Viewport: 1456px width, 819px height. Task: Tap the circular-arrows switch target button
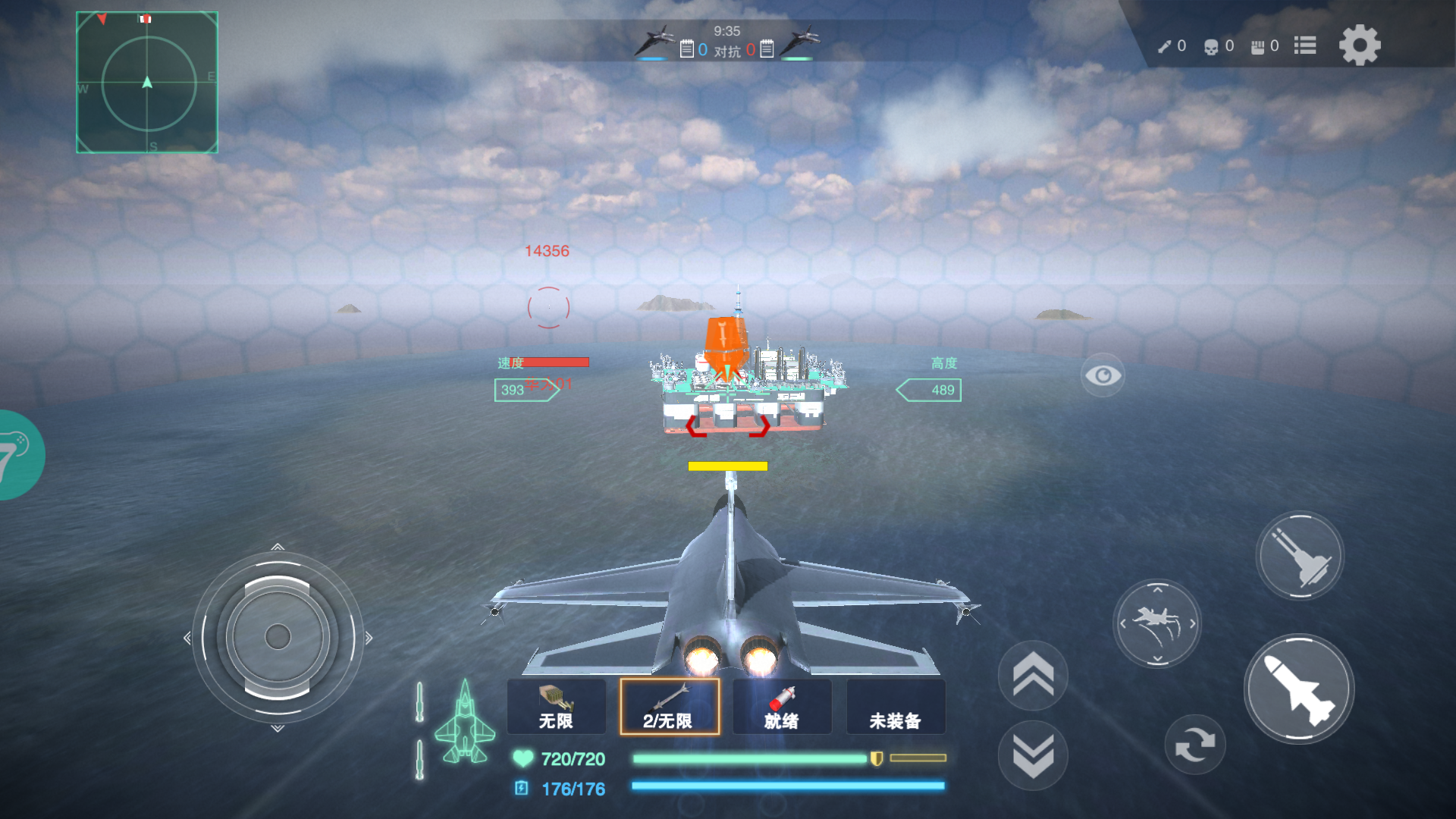coord(1194,745)
